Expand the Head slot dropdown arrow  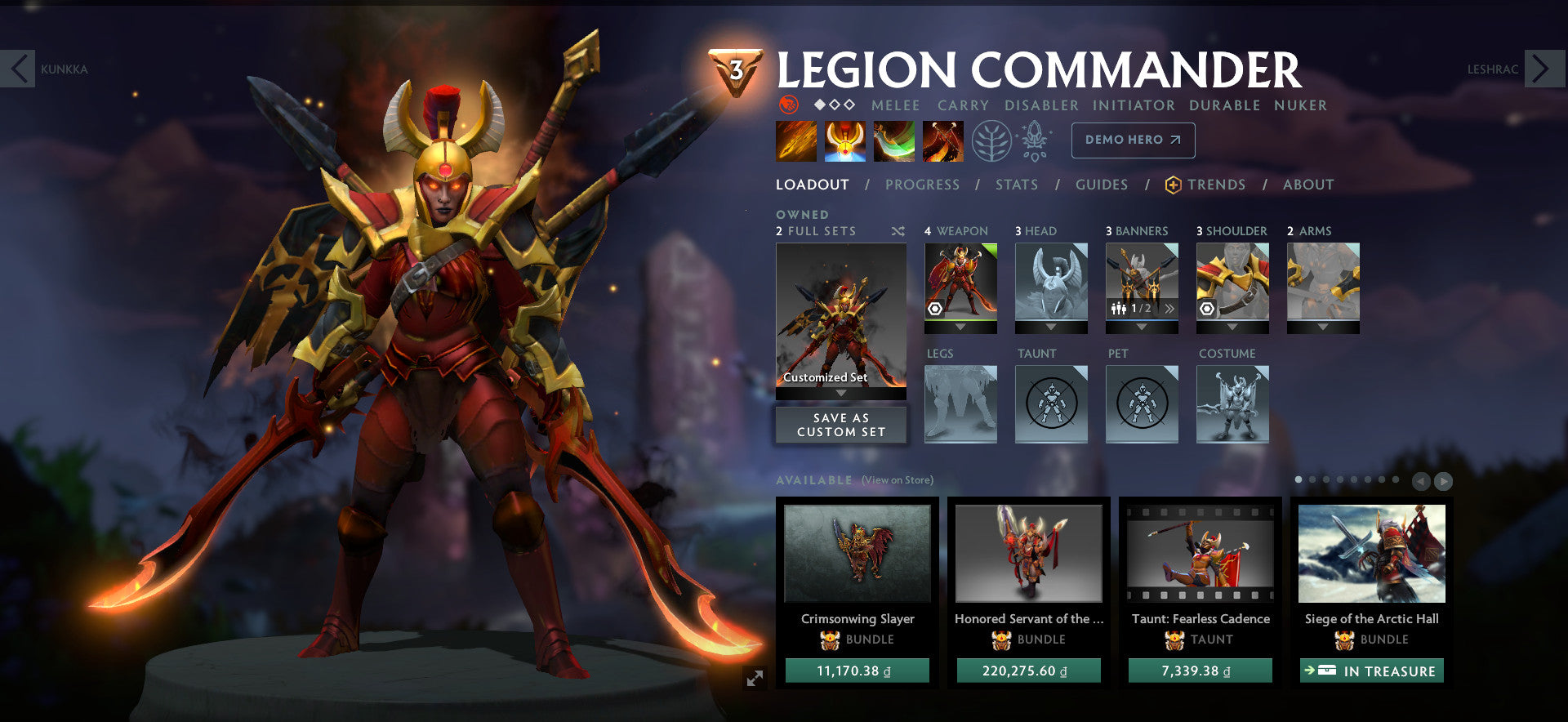pyautogui.click(x=1052, y=328)
